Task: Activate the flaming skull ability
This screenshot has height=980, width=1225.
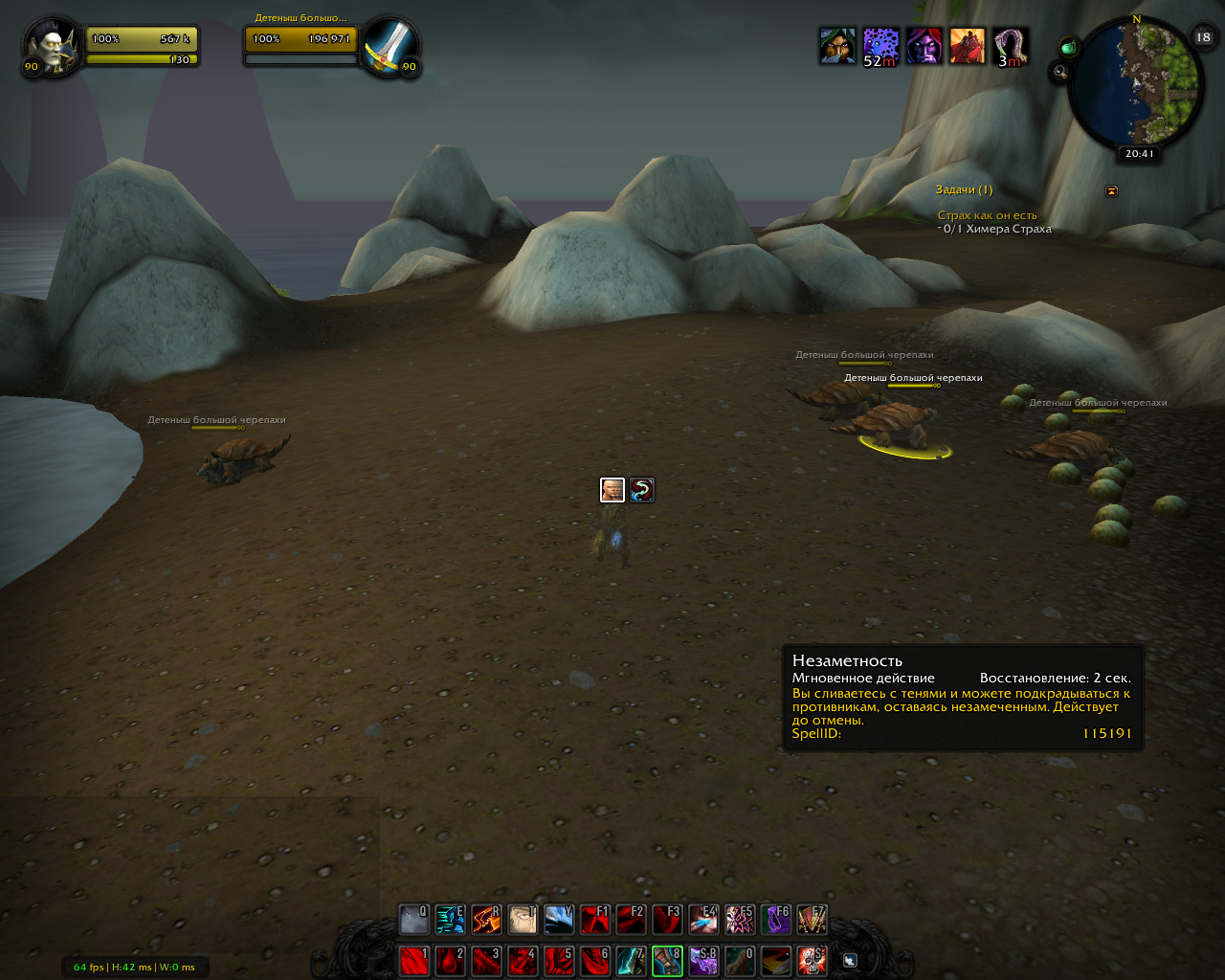Action: (x=812, y=960)
